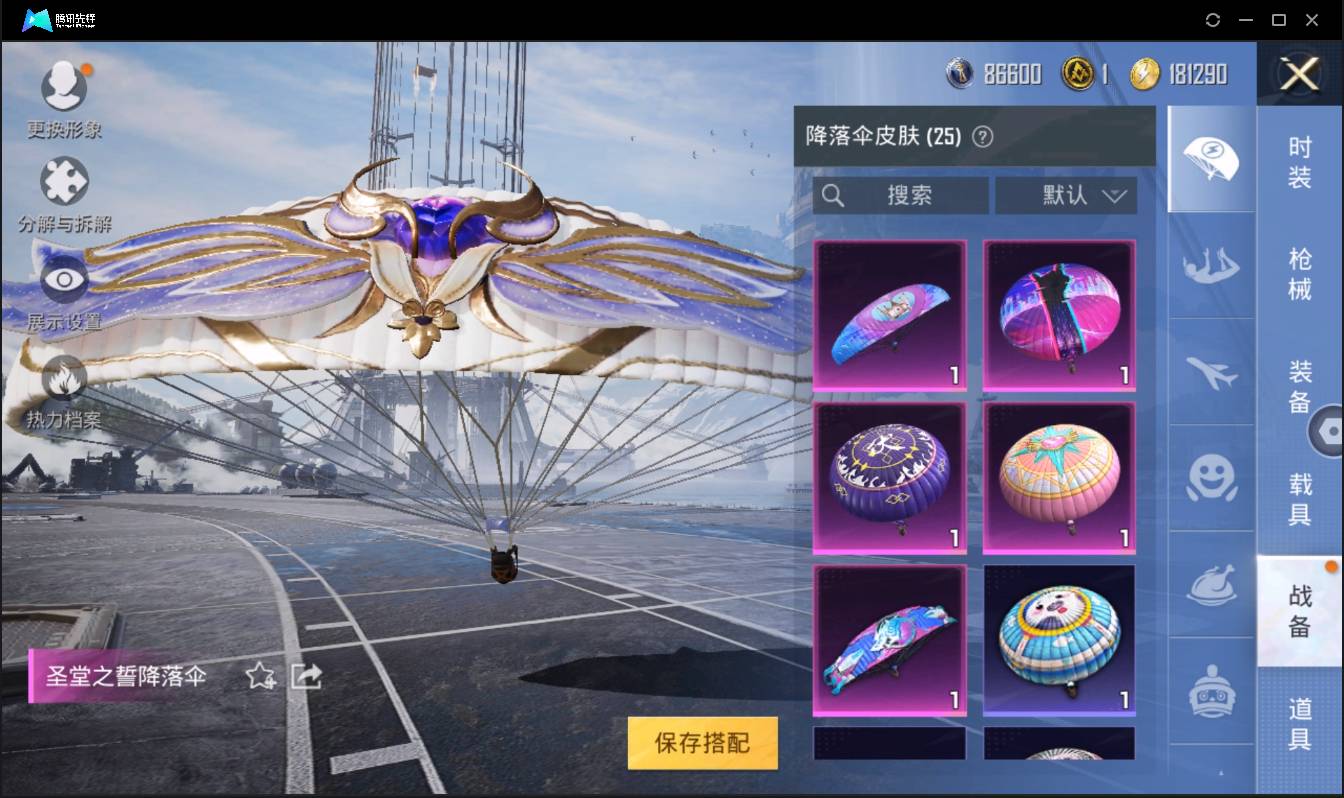Click the search magnifier icon

(833, 195)
